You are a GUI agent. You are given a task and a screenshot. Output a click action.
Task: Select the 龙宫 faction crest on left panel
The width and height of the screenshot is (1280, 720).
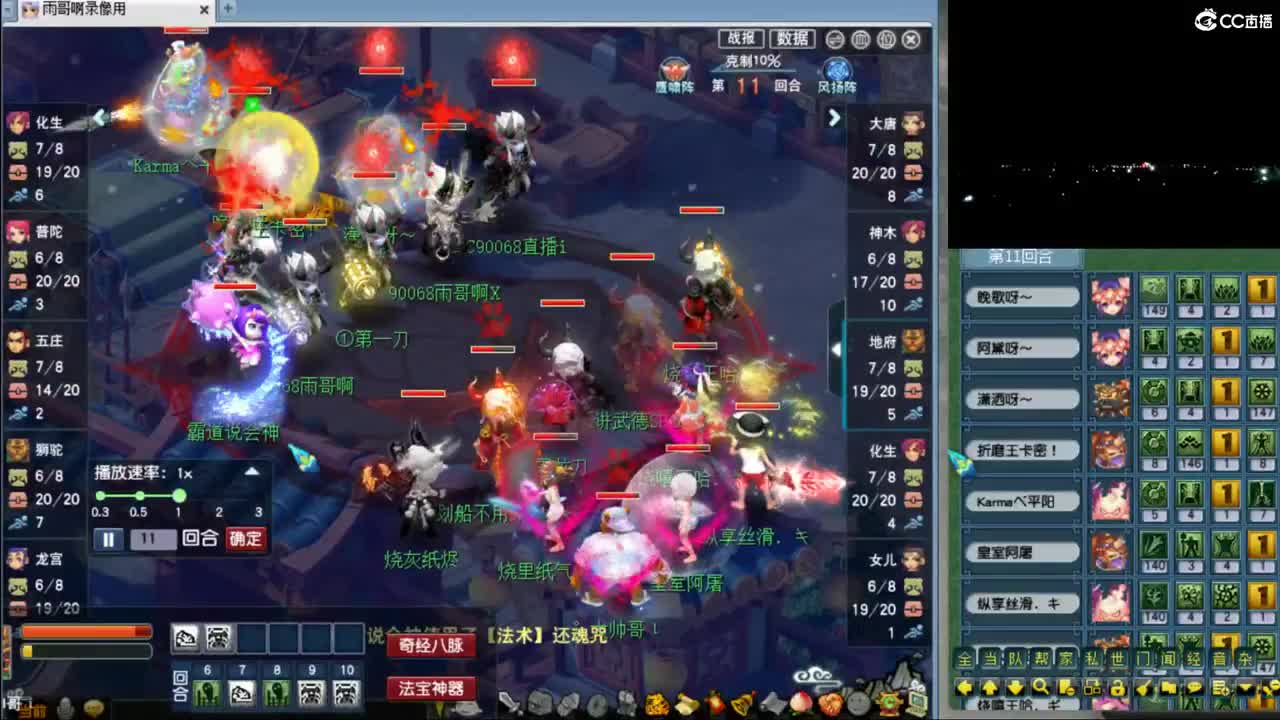click(20, 560)
